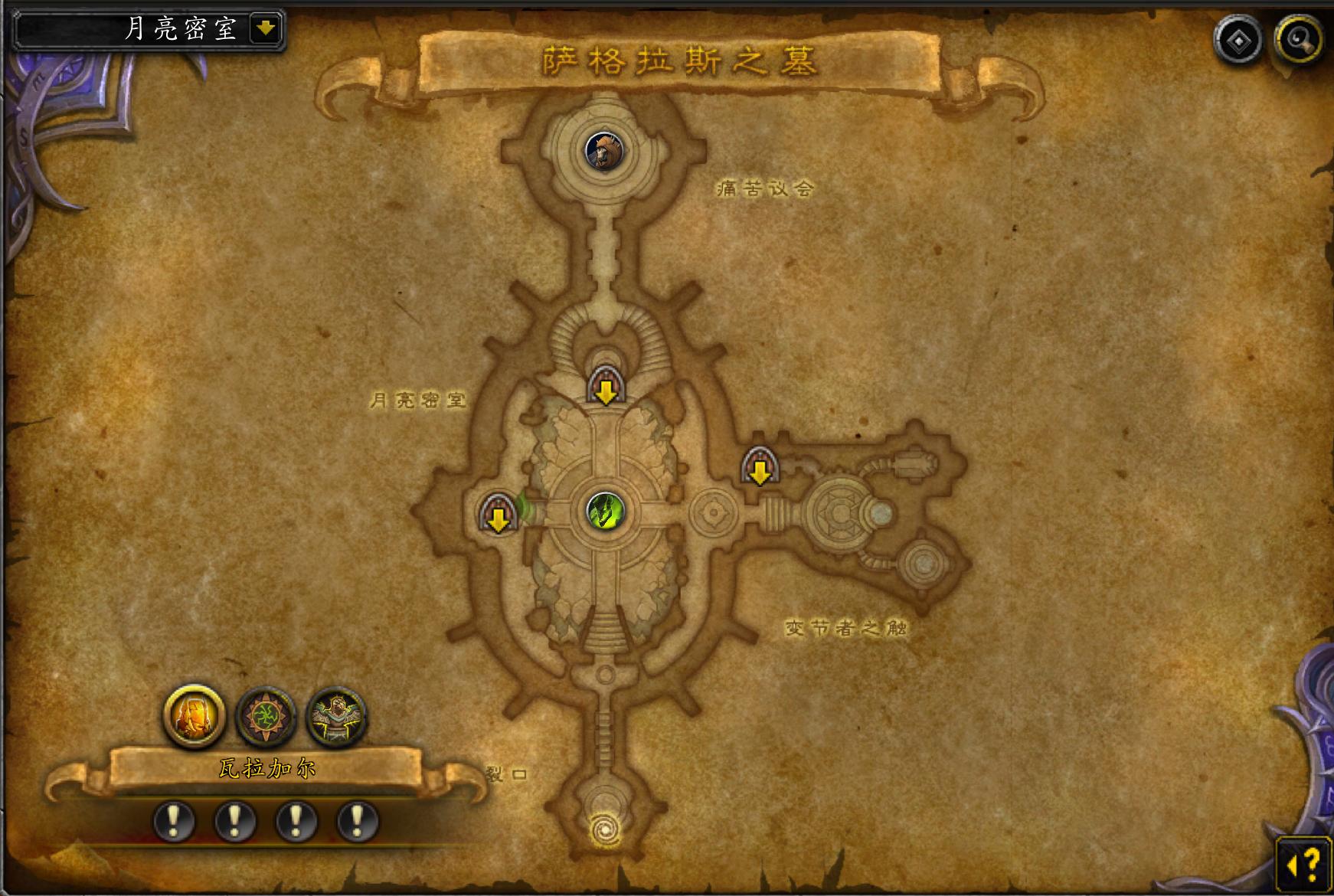Select the gold-ringed orange boss portrait
The image size is (1334, 896).
coord(195,716)
